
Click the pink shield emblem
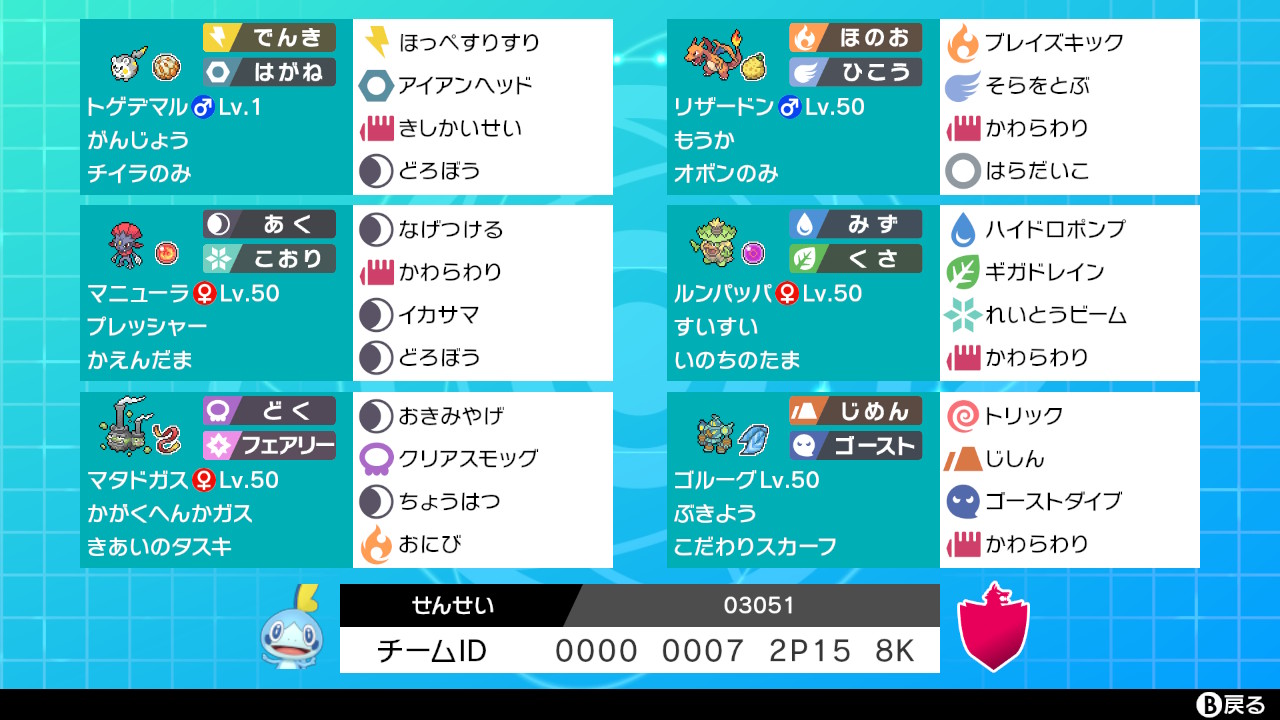(993, 630)
